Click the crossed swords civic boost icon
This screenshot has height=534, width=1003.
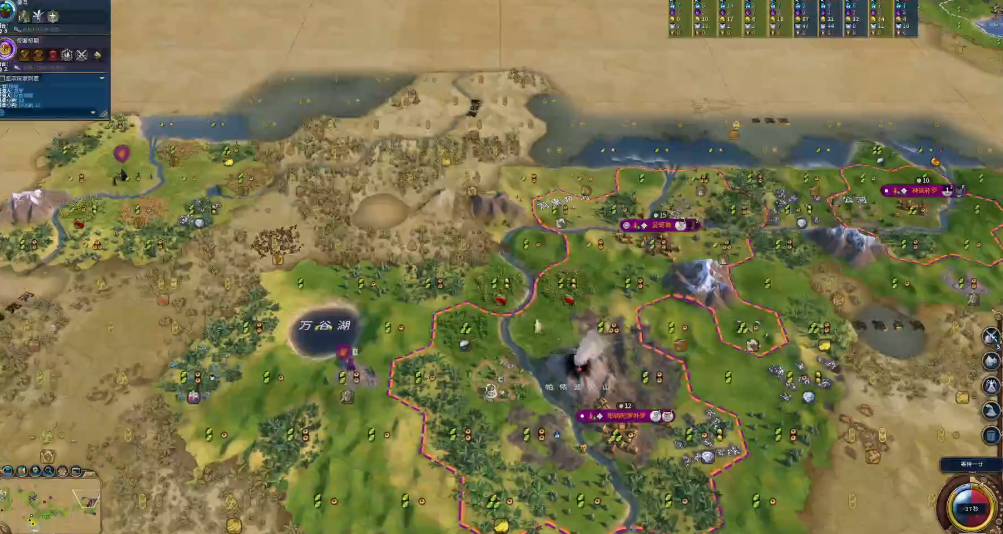[x=81, y=54]
